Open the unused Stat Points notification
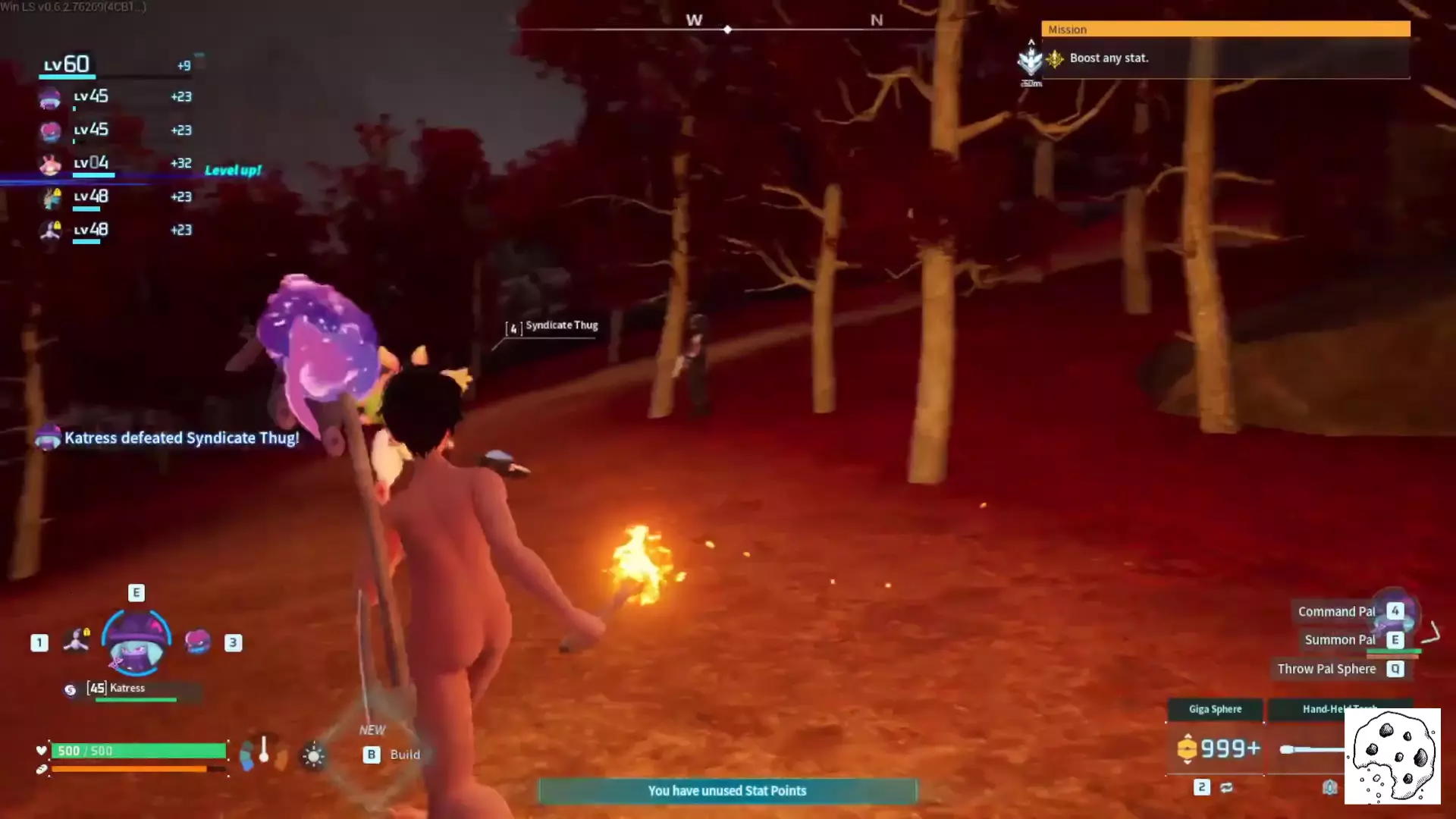Screen dimensions: 1456x819 tap(727, 791)
